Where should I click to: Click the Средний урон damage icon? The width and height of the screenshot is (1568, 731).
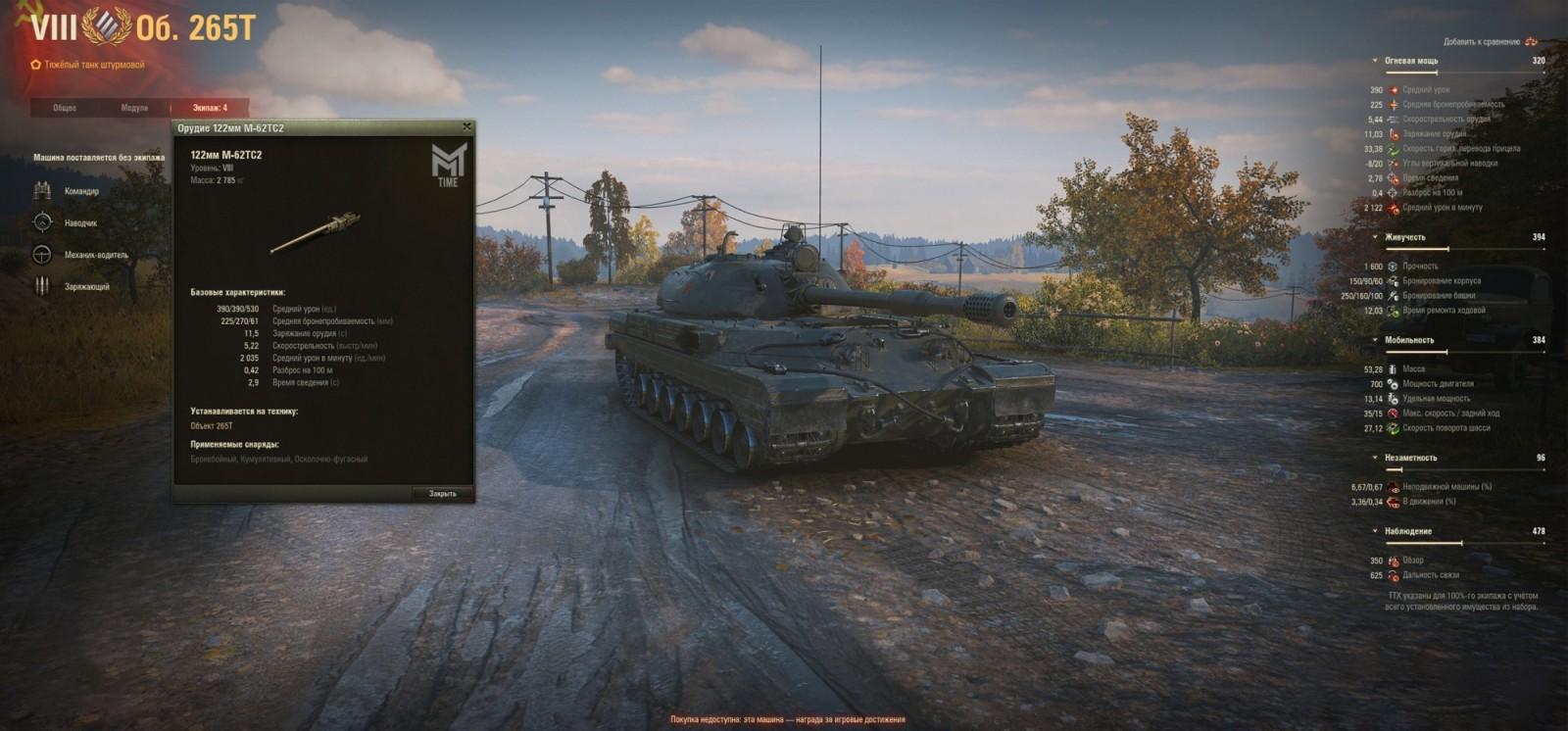pyautogui.click(x=1394, y=89)
